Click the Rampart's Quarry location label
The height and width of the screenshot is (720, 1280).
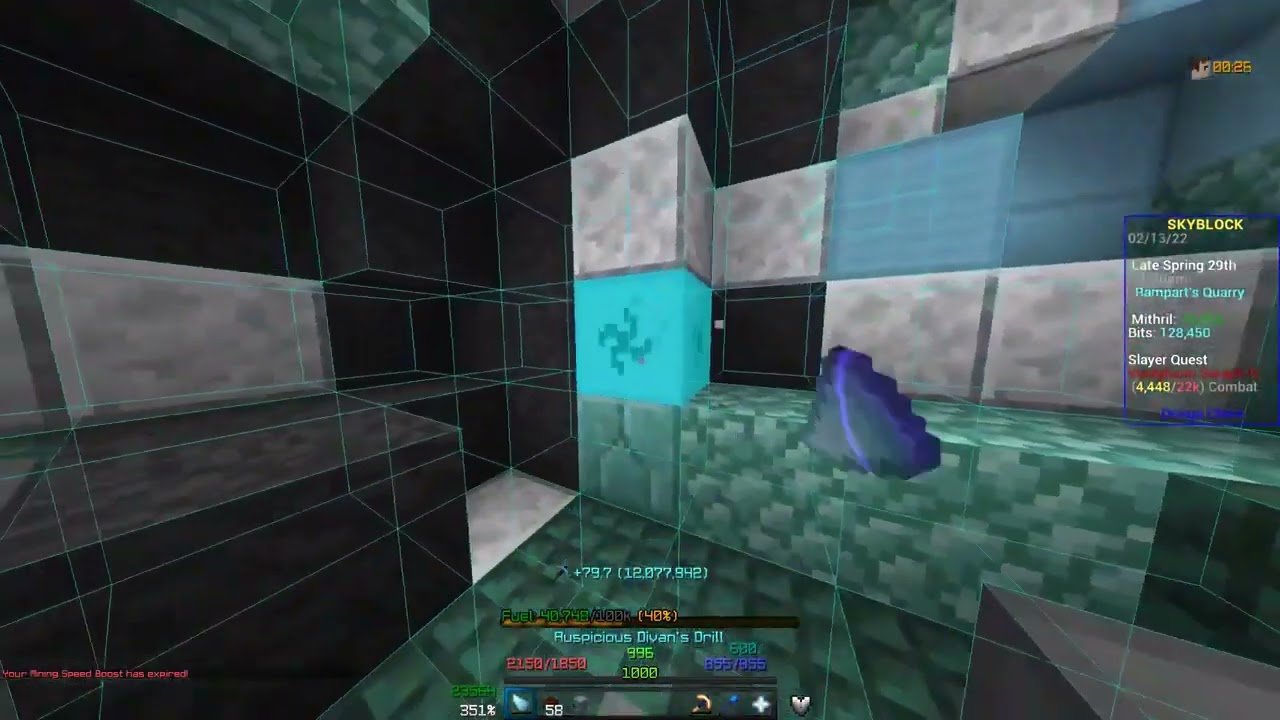pyautogui.click(x=1190, y=292)
